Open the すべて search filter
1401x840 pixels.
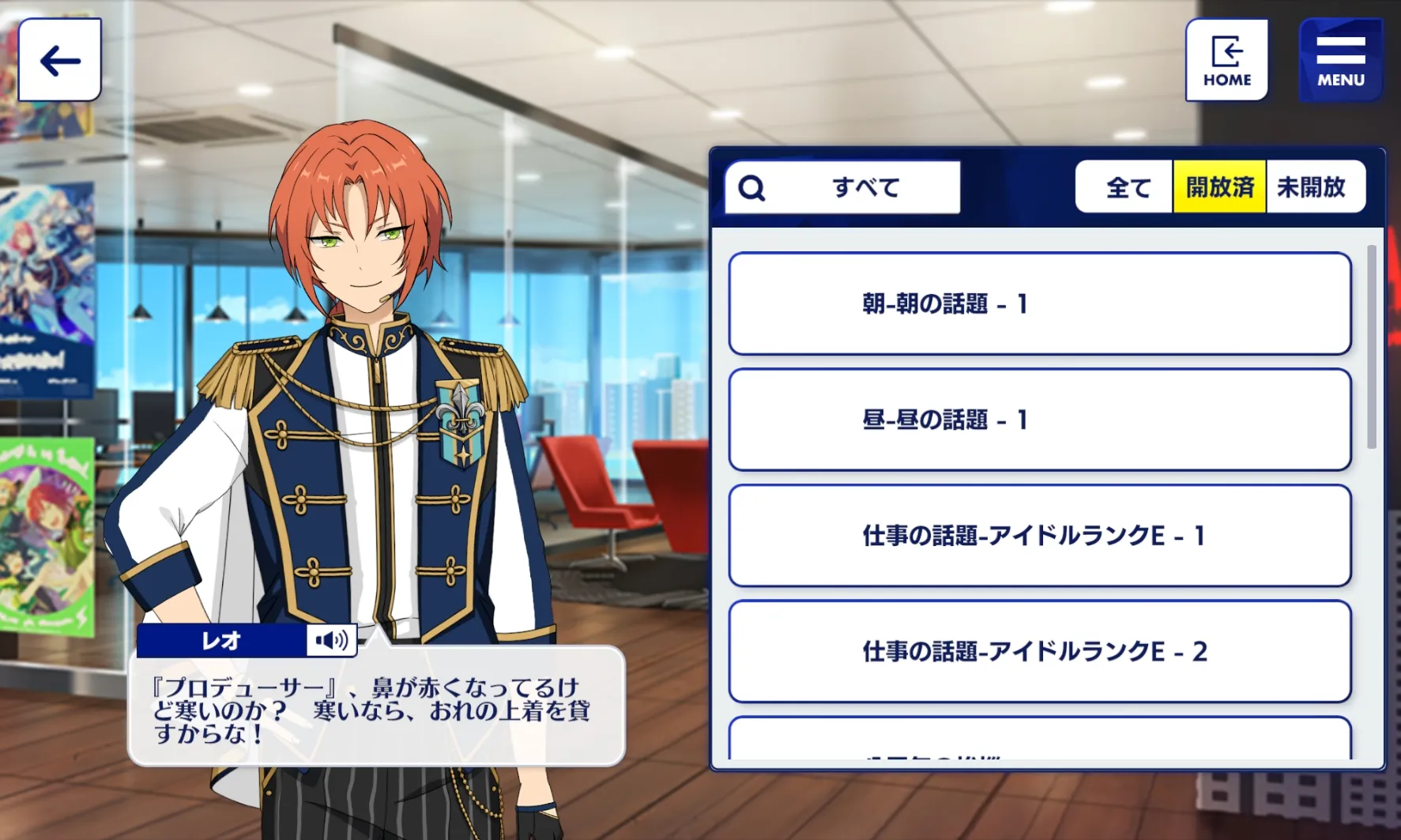842,187
